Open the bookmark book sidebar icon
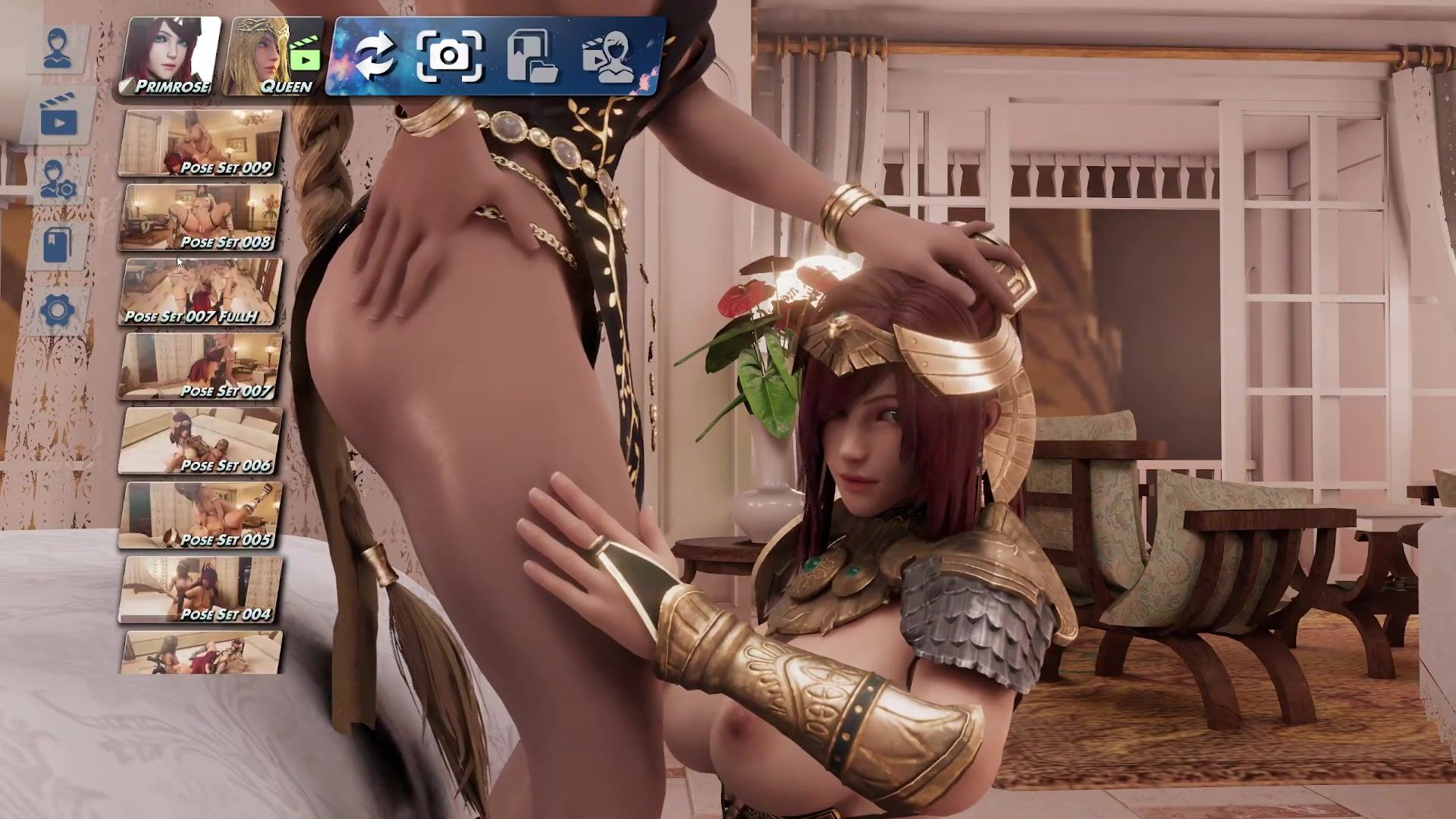Screen dimensions: 1456x819 (58, 244)
